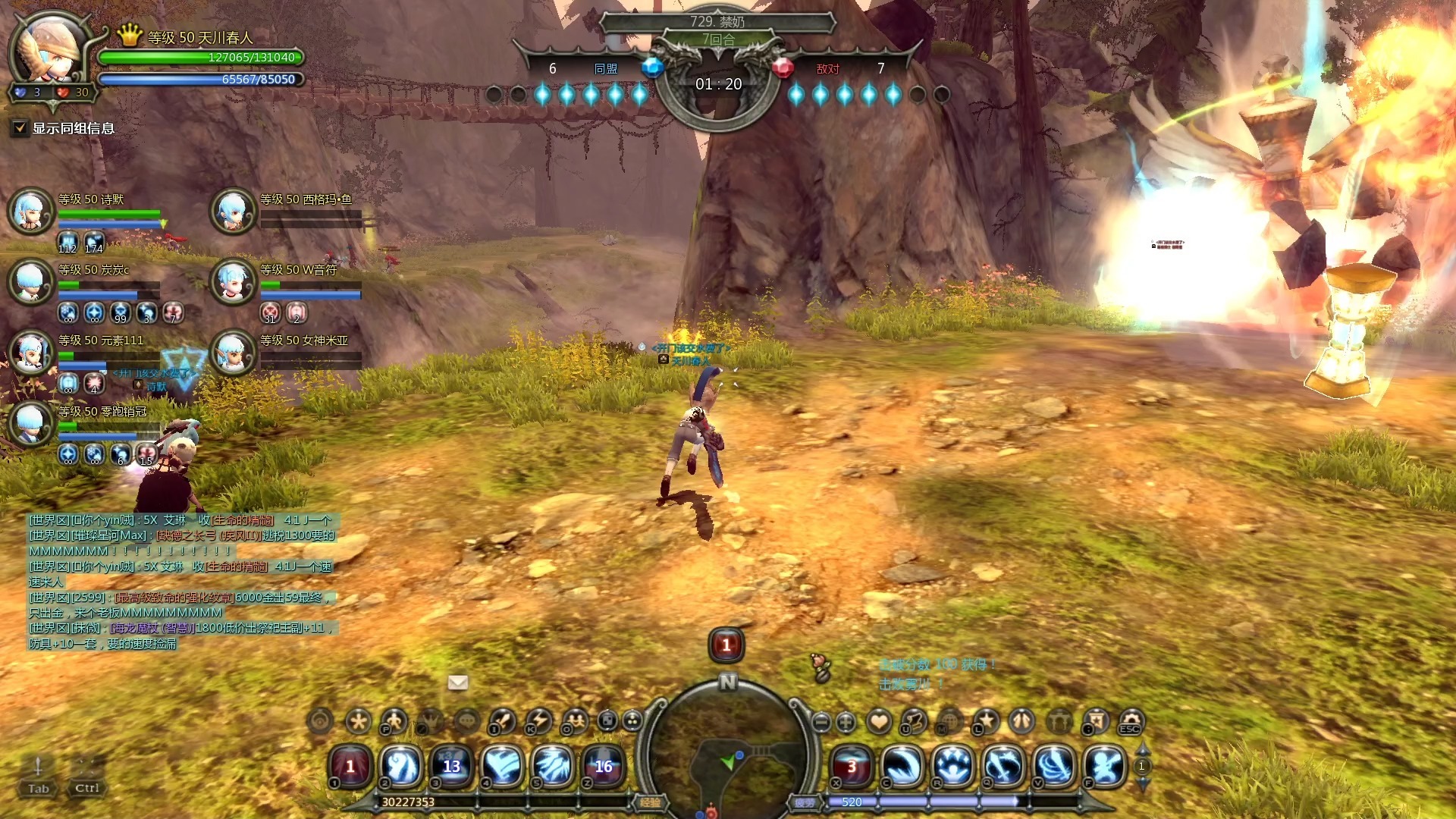1456x819 pixels.
Task: Zoom out the minimap with minus
Action: (821, 722)
